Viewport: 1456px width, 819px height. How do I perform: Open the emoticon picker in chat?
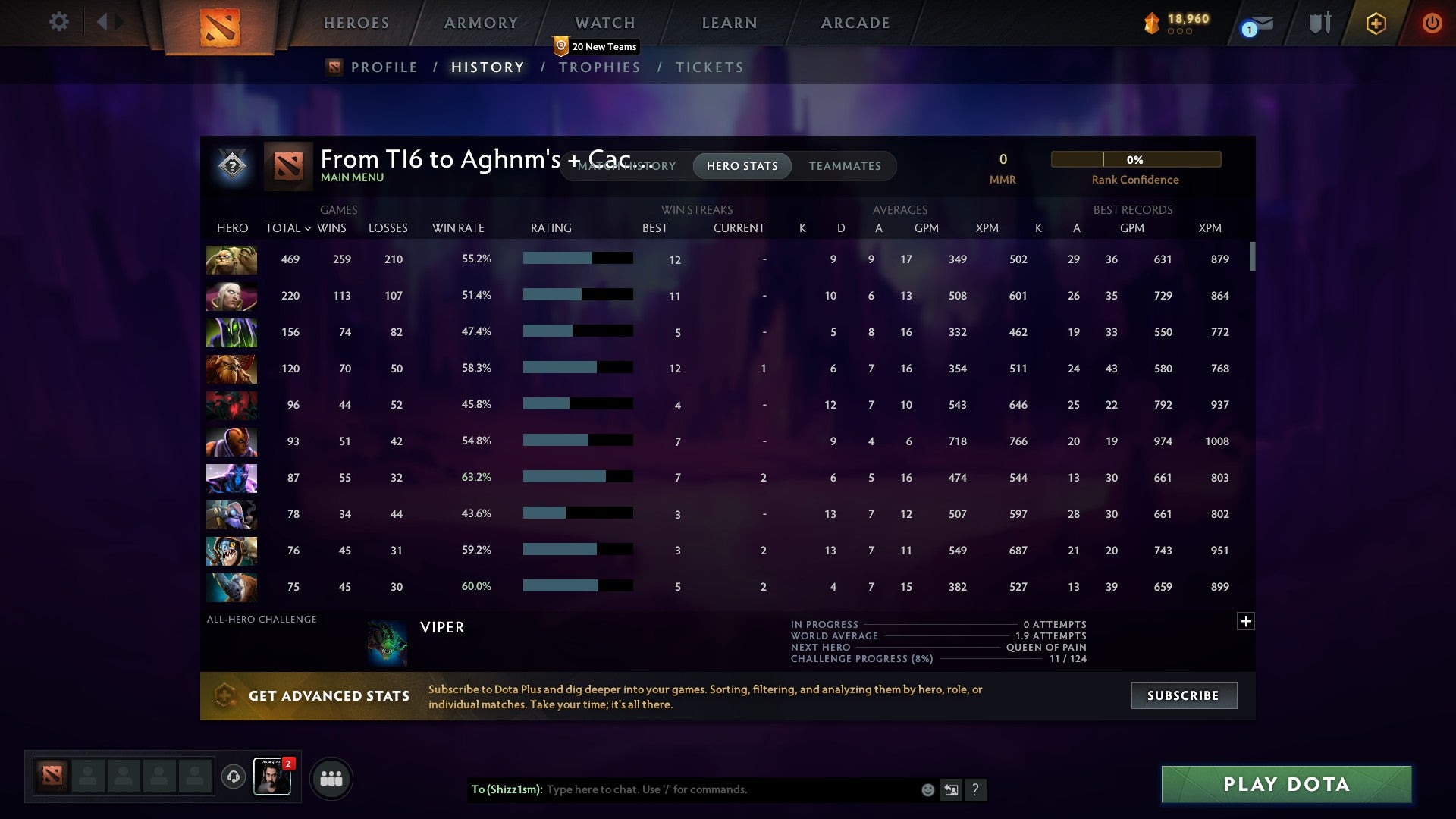click(x=927, y=789)
